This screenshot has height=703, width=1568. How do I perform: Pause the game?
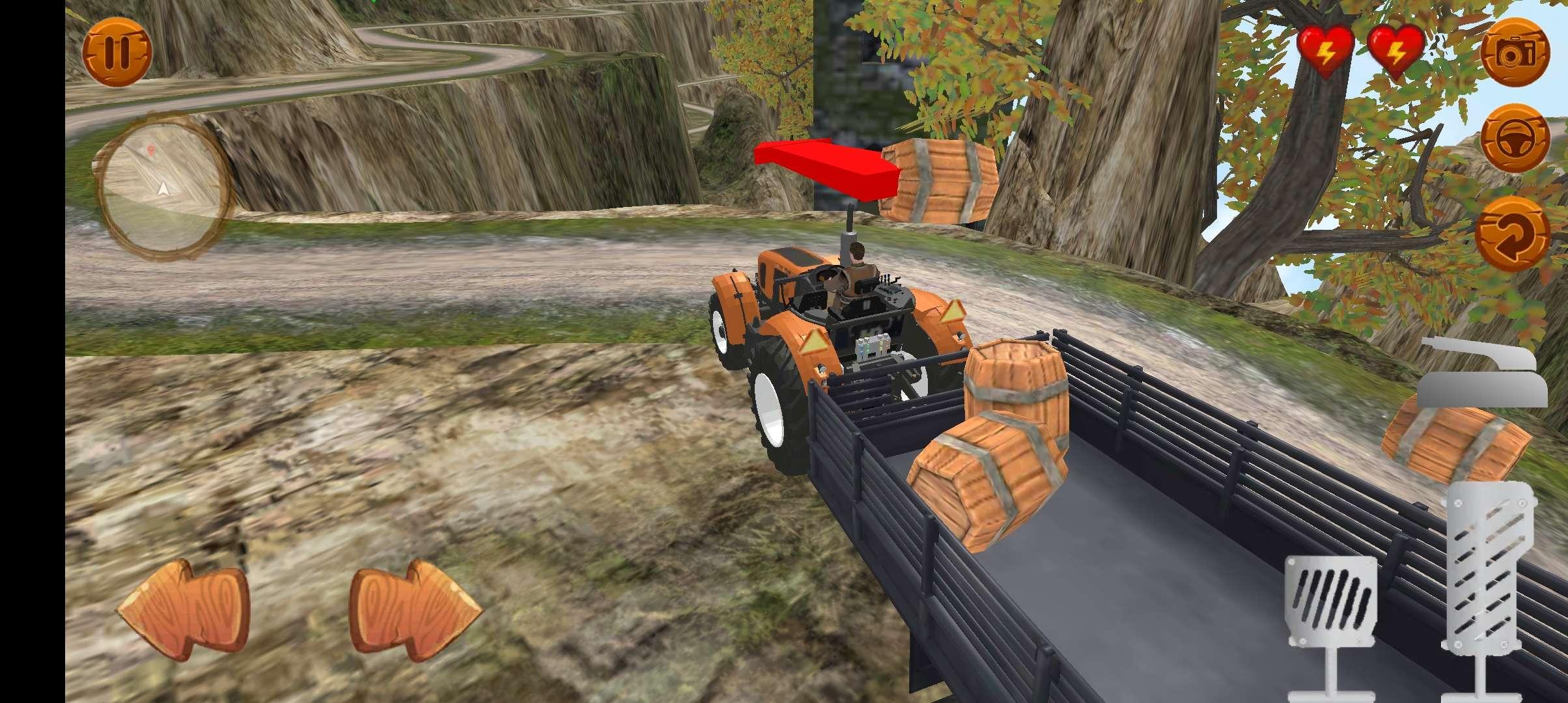pyautogui.click(x=117, y=53)
